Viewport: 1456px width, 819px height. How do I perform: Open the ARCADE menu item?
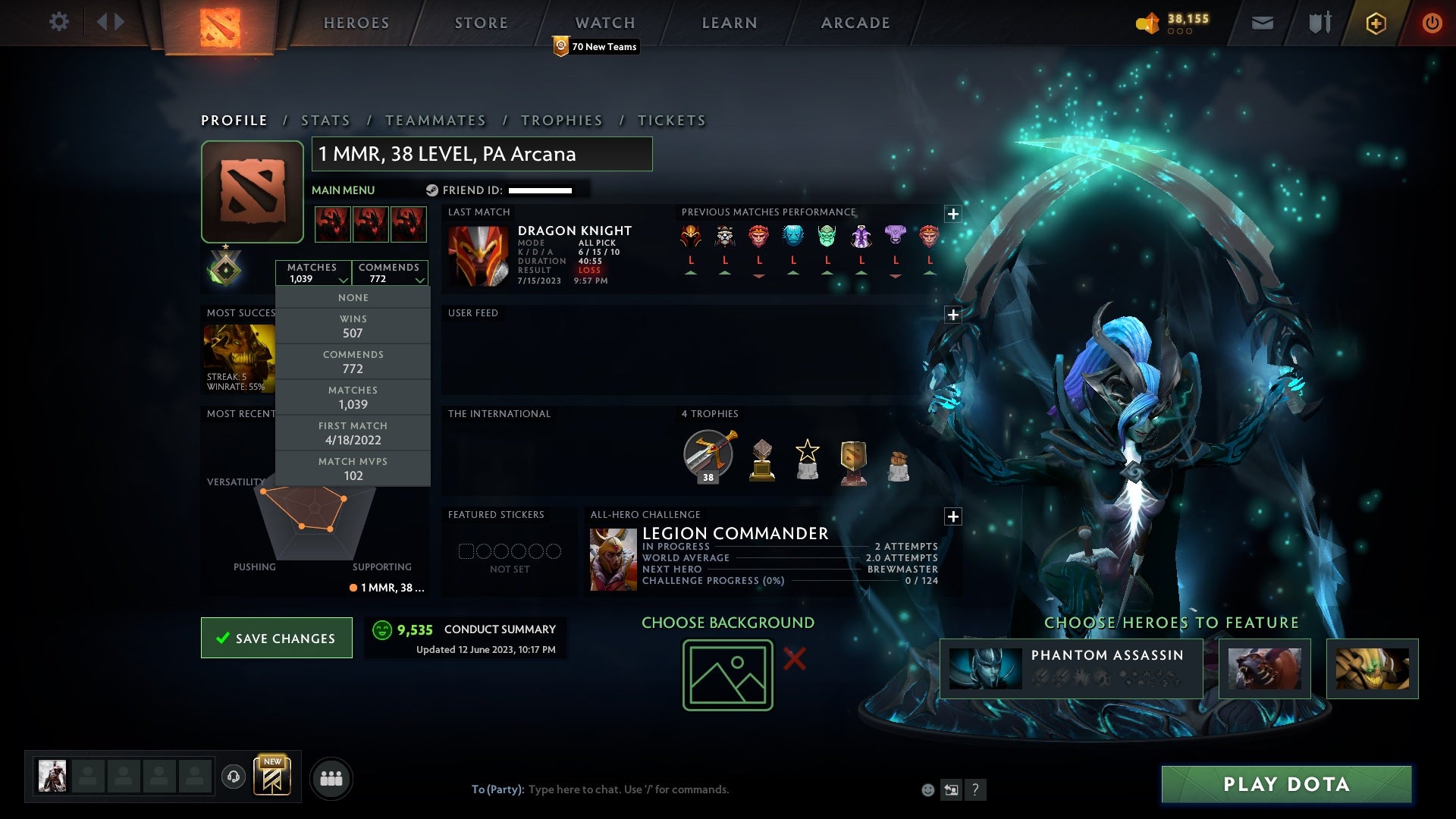pos(854,23)
